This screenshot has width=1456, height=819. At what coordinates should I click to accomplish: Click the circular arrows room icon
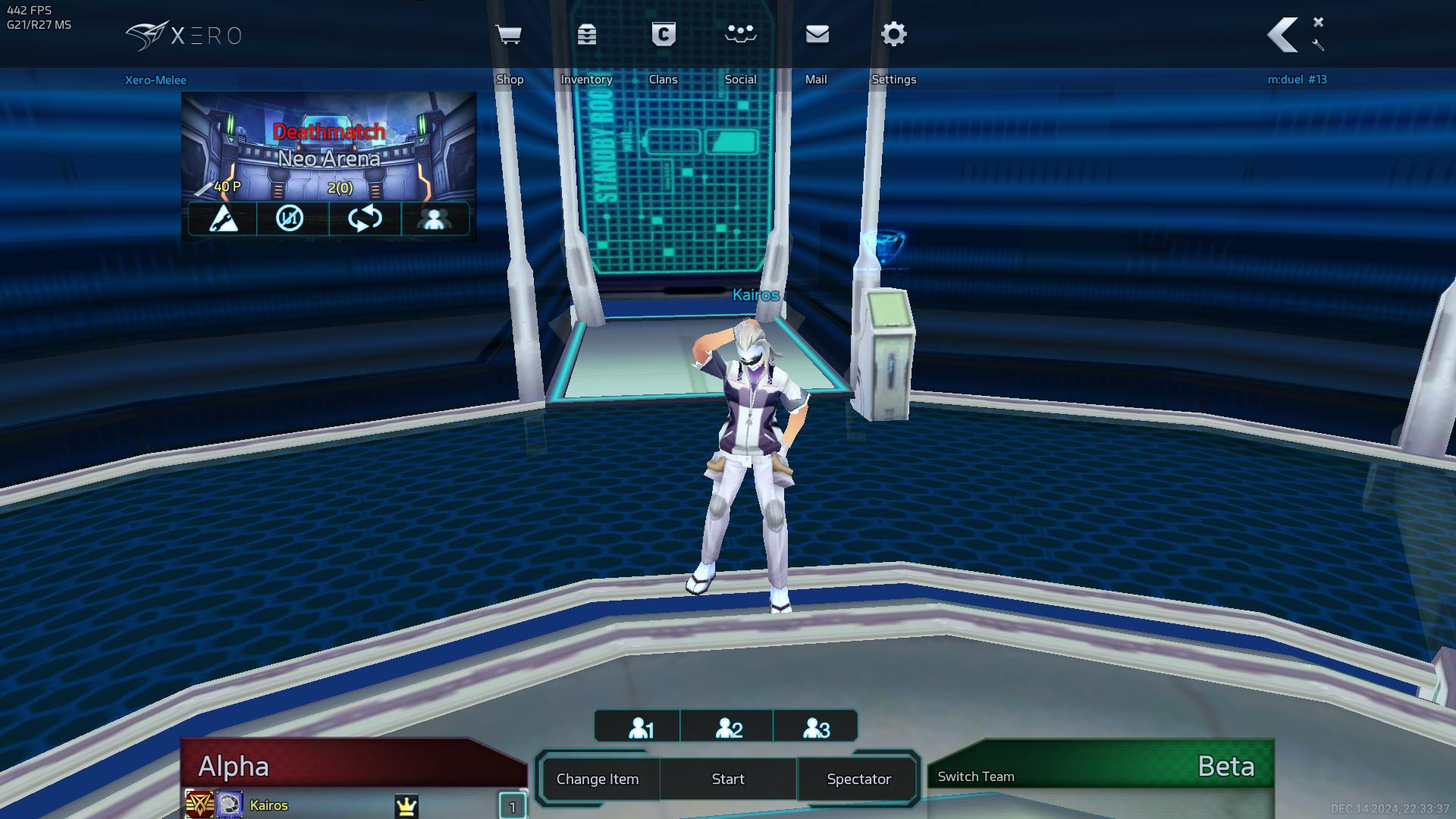click(365, 218)
